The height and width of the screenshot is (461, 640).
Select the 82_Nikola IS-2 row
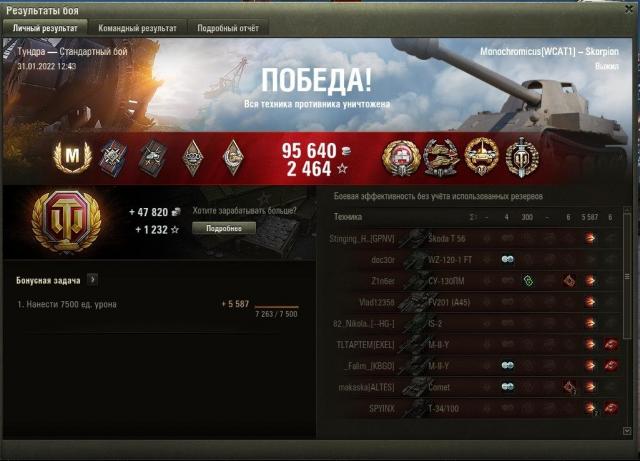coord(470,323)
